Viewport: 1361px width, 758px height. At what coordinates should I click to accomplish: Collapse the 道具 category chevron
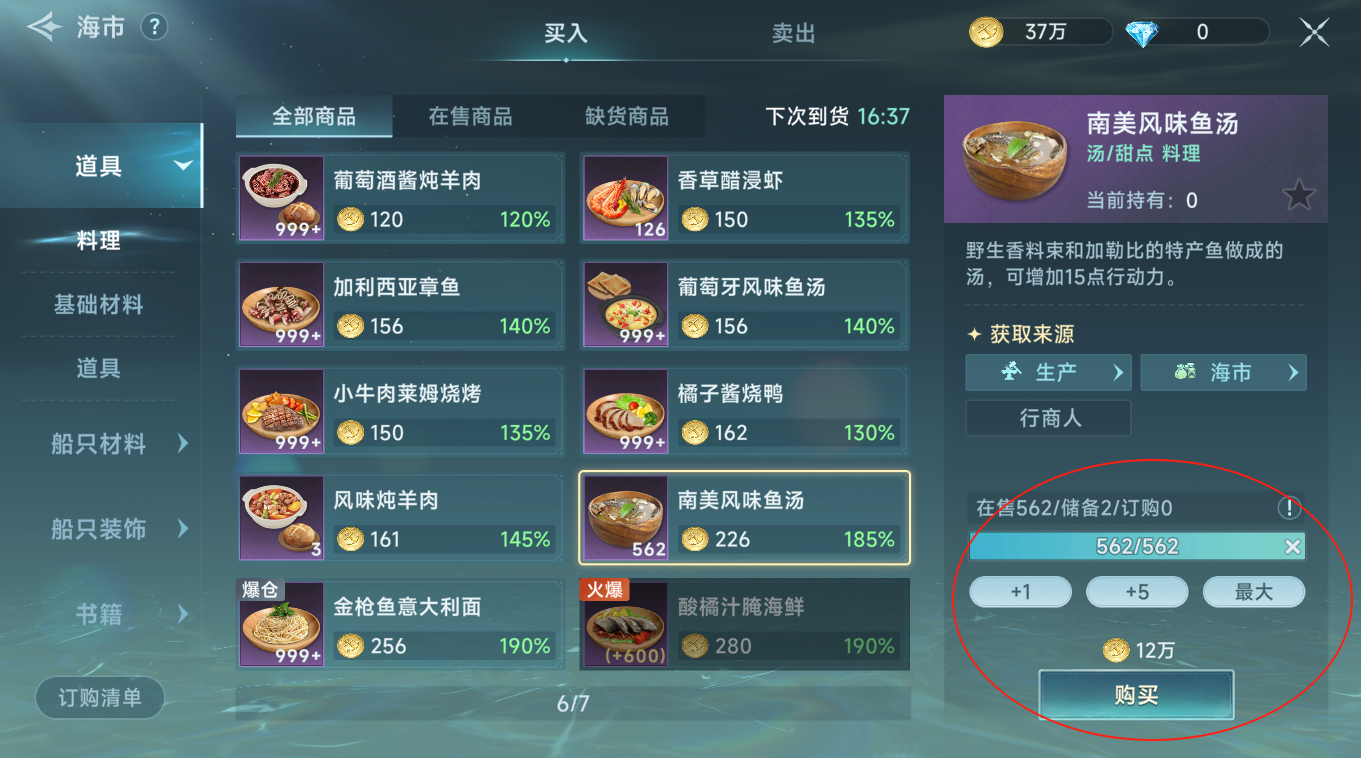pyautogui.click(x=183, y=165)
